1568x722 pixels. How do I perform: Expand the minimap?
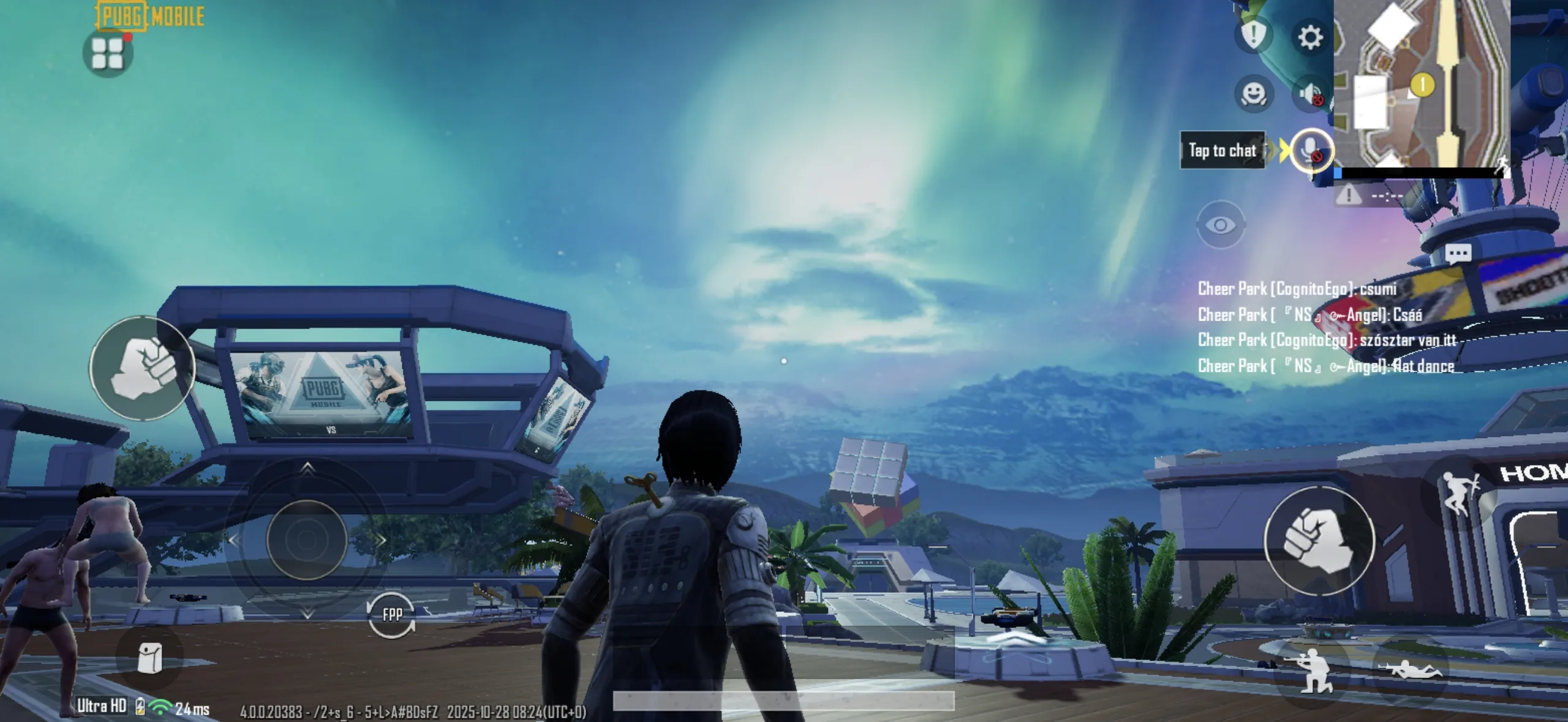pos(1421,83)
